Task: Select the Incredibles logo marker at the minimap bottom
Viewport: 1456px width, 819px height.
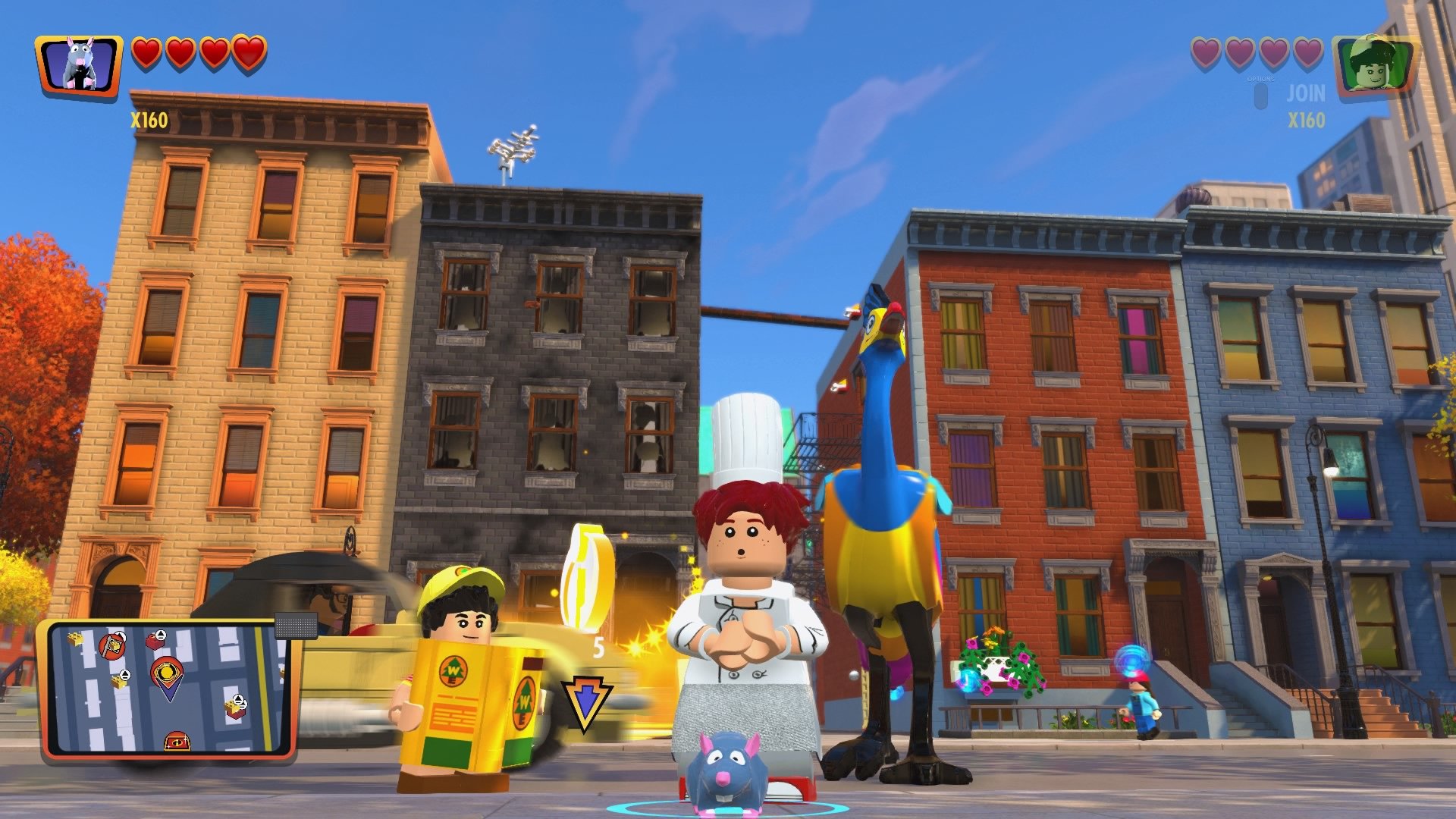Action: [178, 741]
